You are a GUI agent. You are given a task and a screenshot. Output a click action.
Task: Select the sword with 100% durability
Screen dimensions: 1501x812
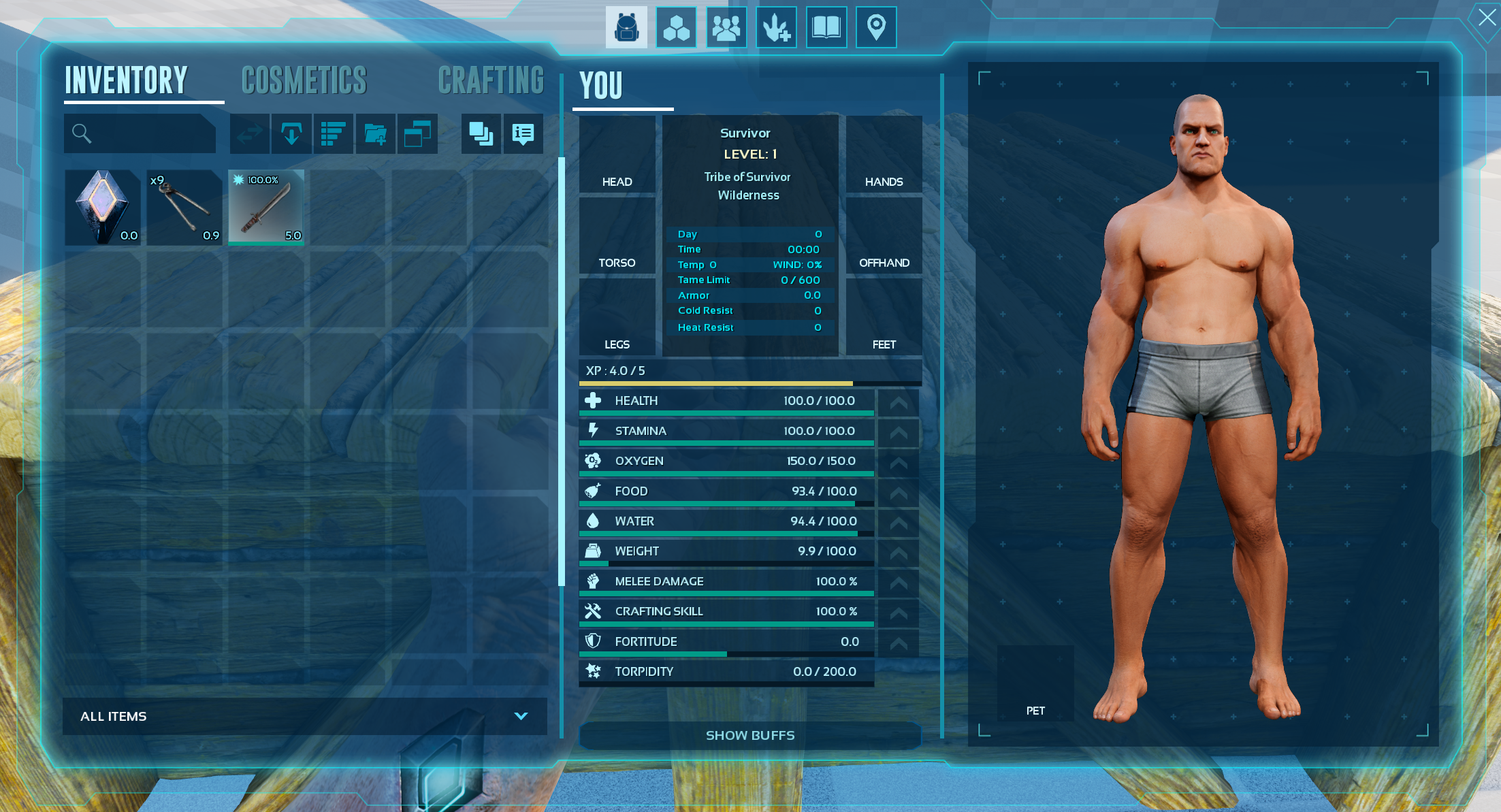266,207
